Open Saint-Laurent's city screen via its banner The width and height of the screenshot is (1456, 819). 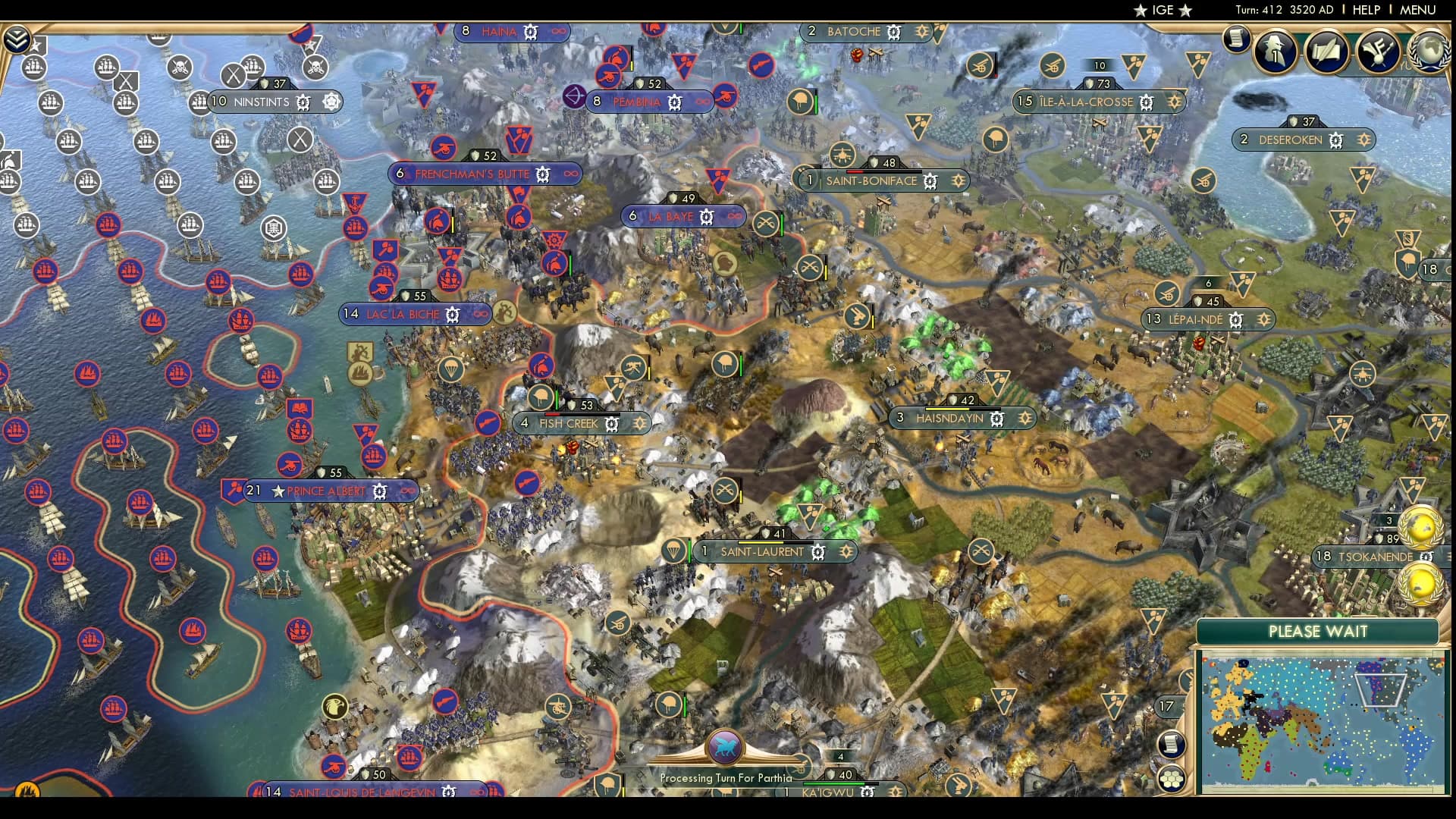[x=761, y=552]
